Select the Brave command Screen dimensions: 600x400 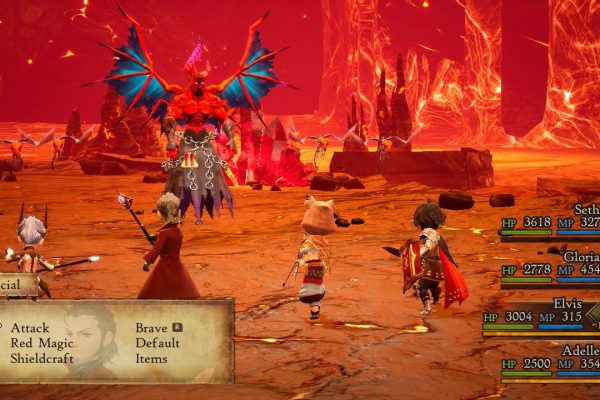pos(153,328)
